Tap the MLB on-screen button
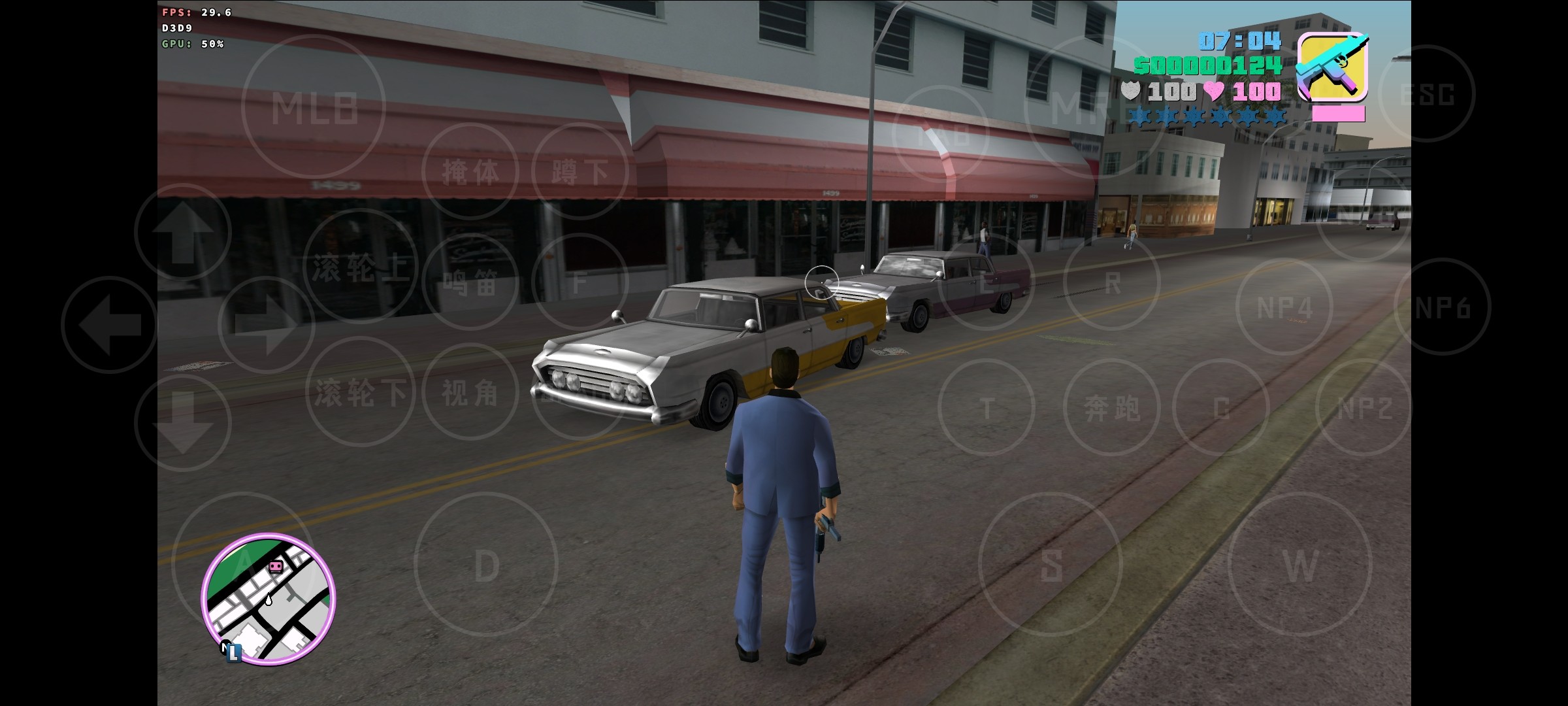The height and width of the screenshot is (706, 1568). (x=314, y=107)
